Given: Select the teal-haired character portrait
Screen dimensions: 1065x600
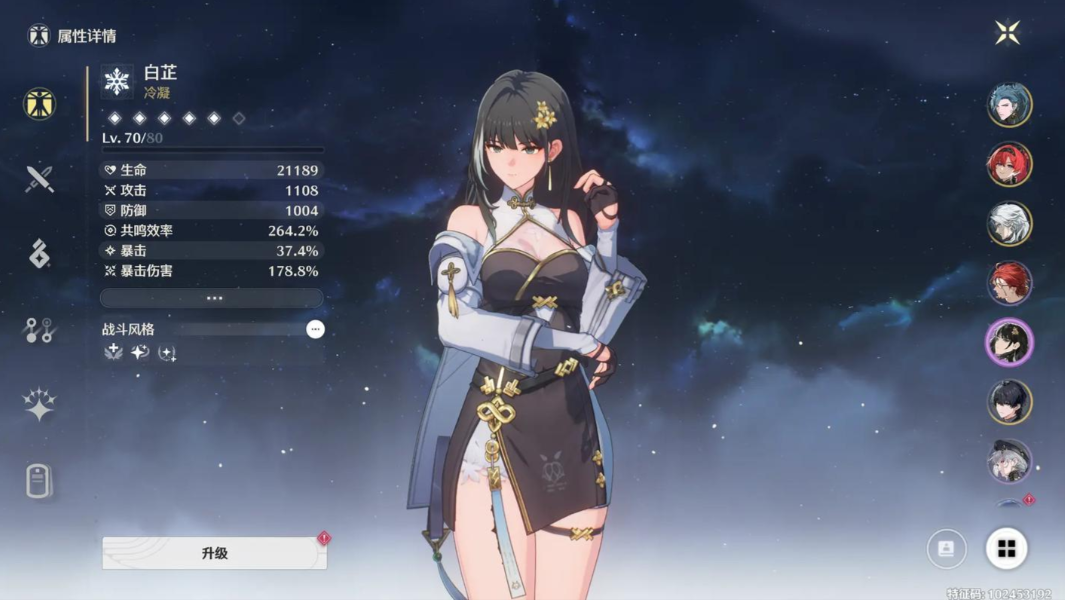Looking at the screenshot, I should pos(1009,105).
